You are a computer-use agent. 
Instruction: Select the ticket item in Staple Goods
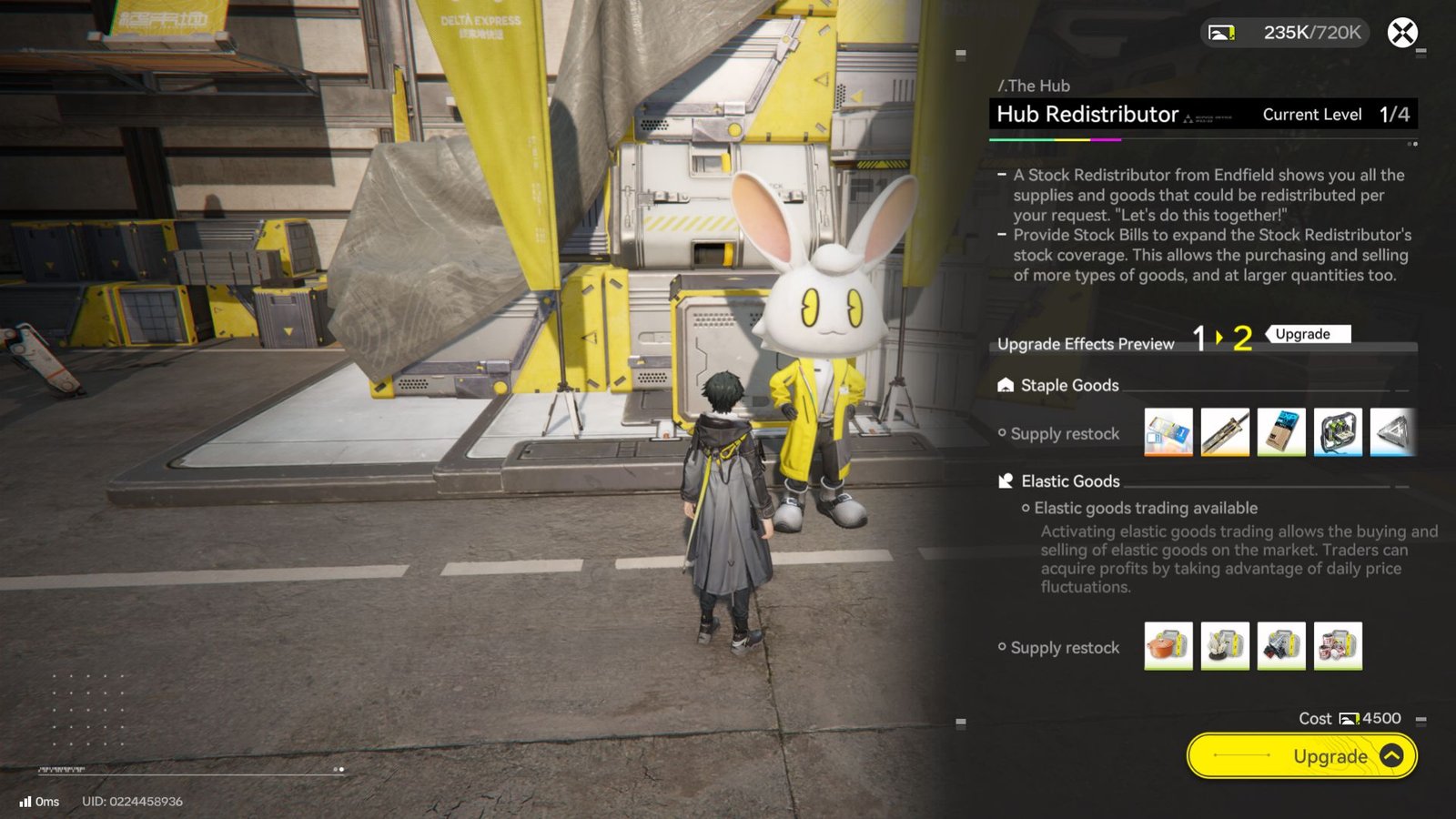tap(1168, 432)
